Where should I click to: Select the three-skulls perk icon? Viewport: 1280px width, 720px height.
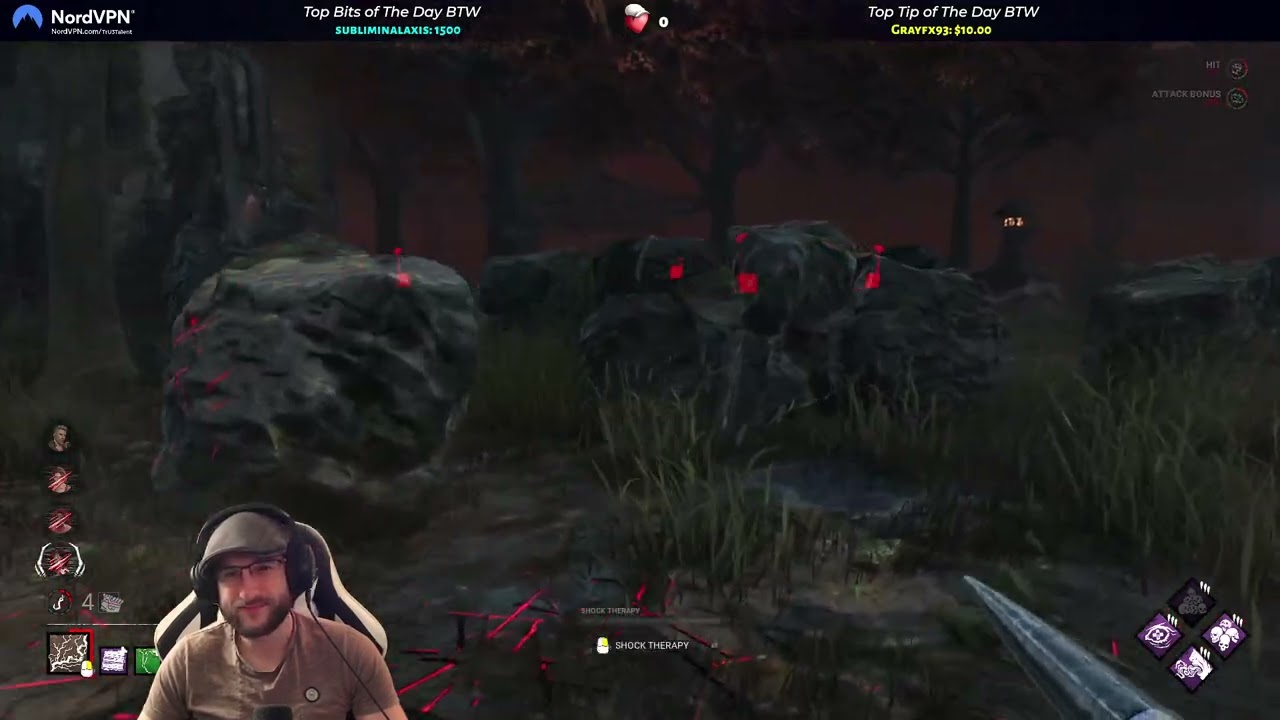[x=1224, y=635]
